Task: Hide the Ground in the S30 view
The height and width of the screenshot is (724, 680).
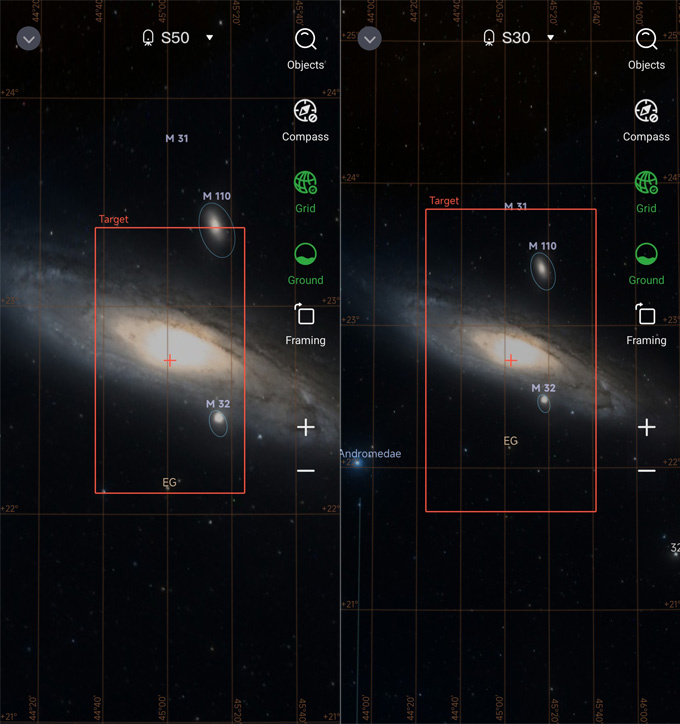Action: [x=647, y=255]
